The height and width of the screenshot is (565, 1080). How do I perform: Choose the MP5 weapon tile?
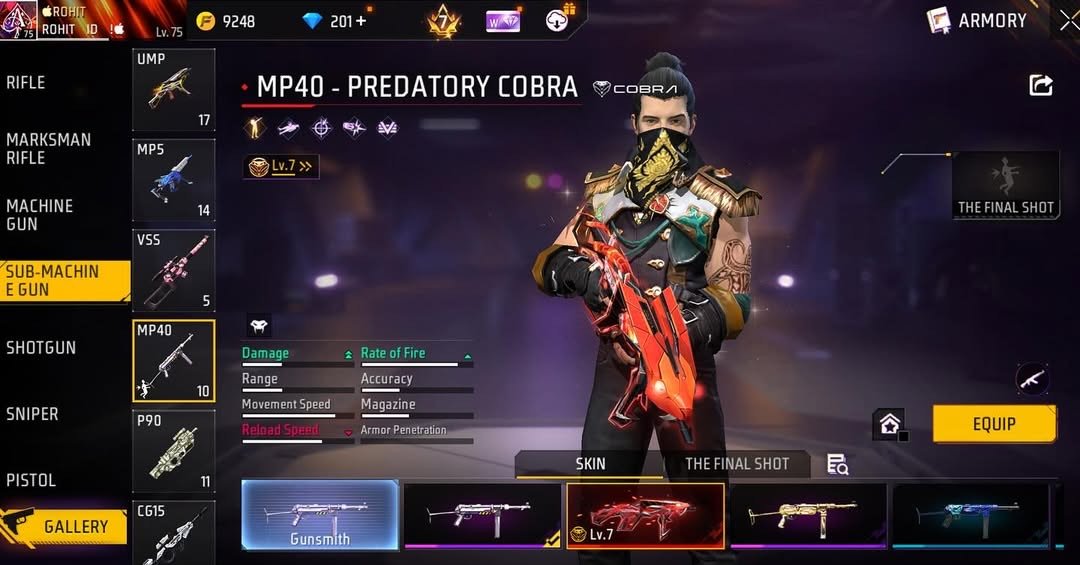tap(173, 180)
